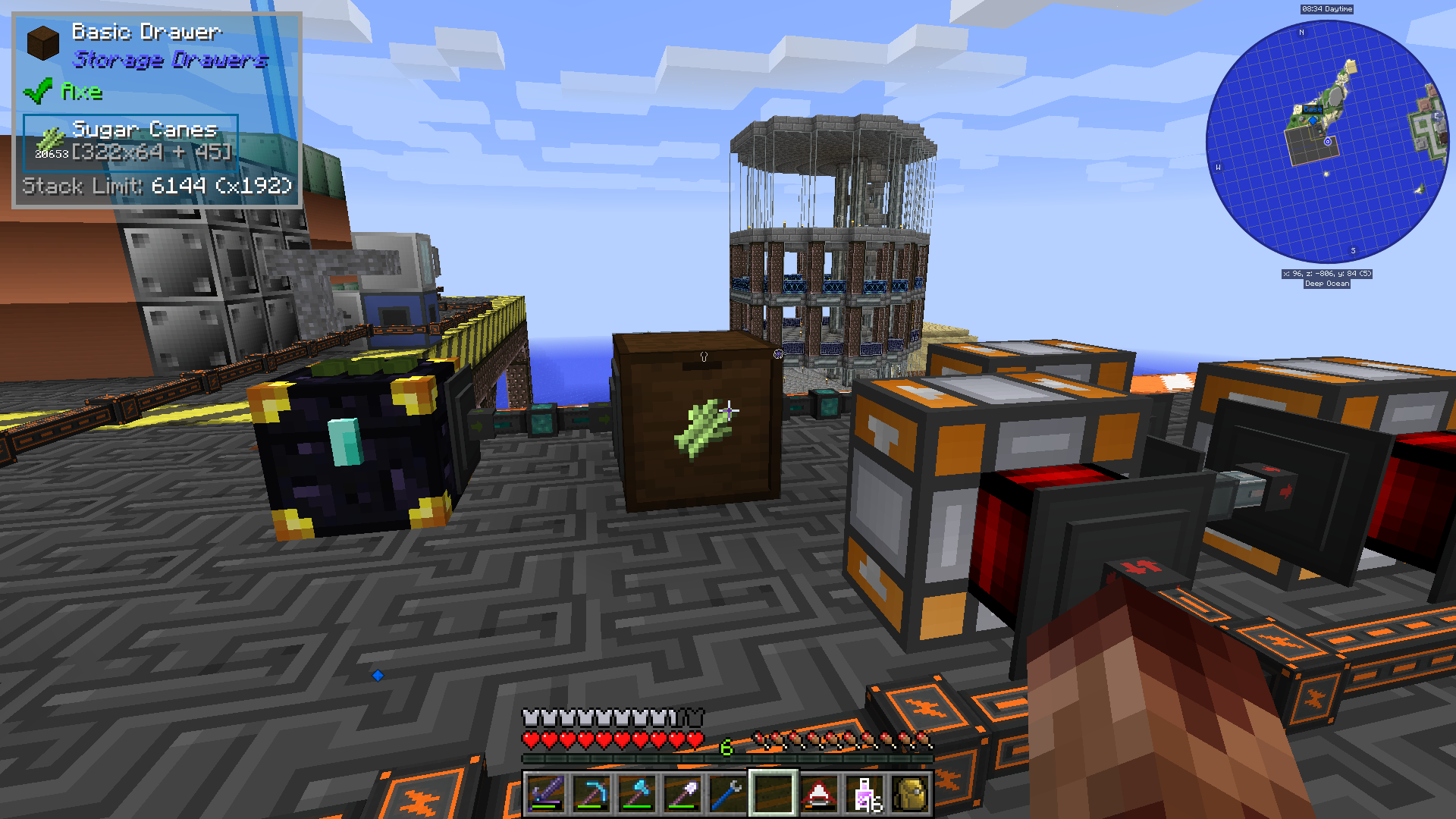Select the cyan axe hotbar slot

636,794
